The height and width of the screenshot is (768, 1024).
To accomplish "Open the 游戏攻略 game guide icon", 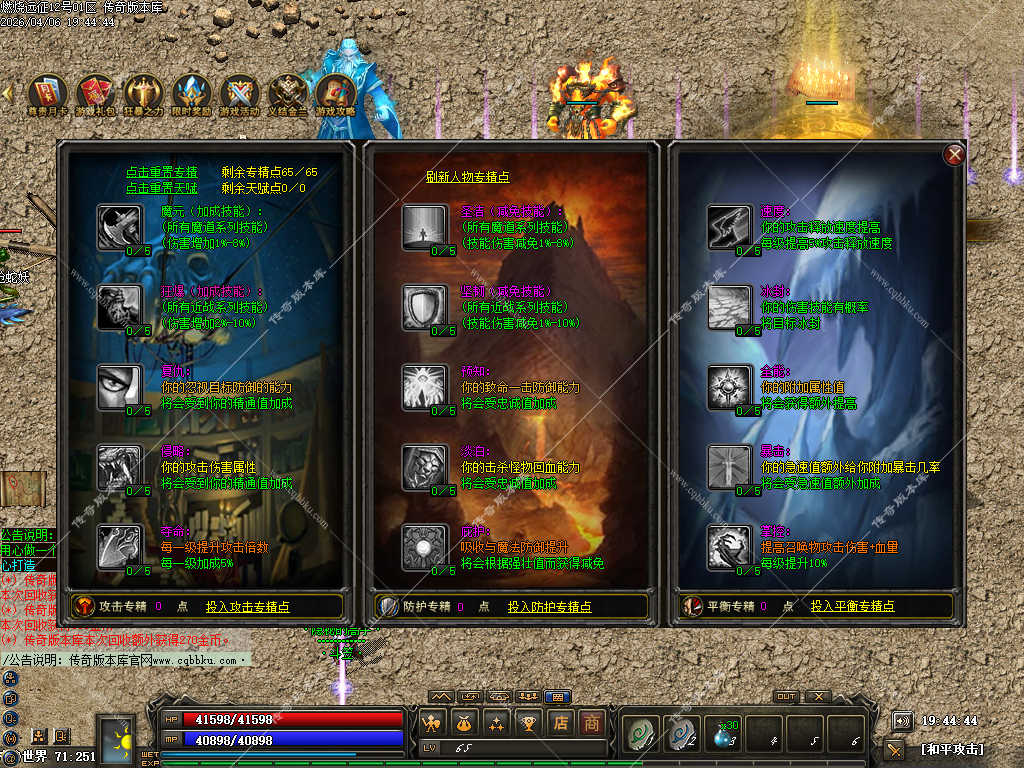I will point(336,95).
